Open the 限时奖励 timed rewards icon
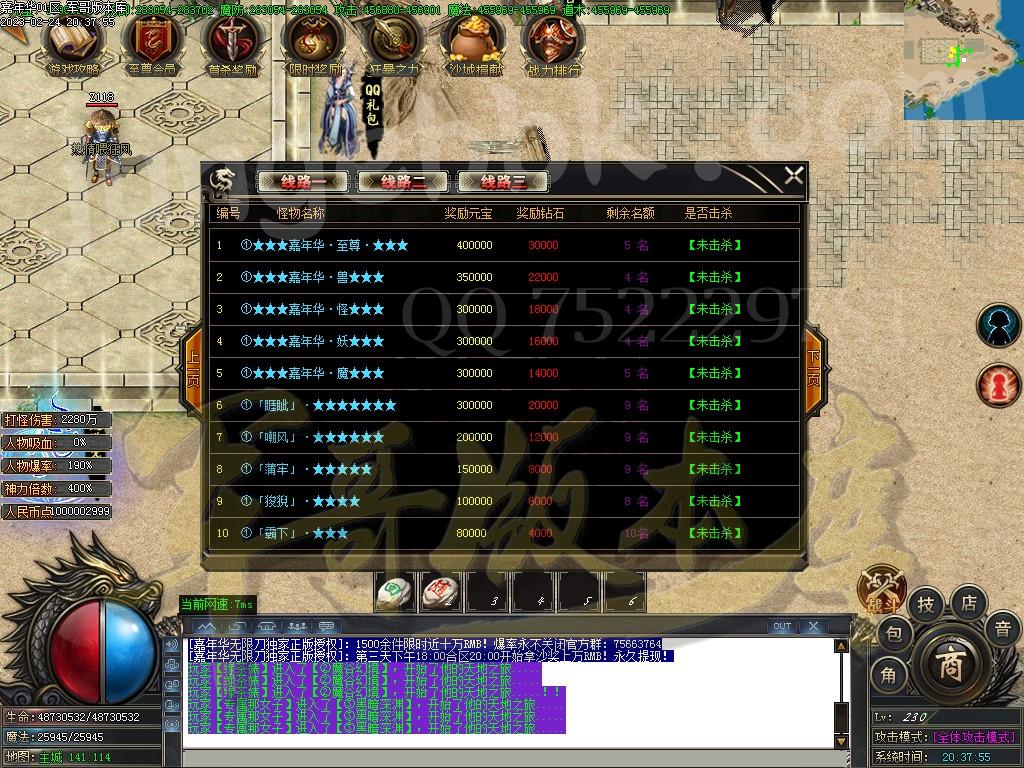1024x768 pixels. pyautogui.click(x=313, y=45)
